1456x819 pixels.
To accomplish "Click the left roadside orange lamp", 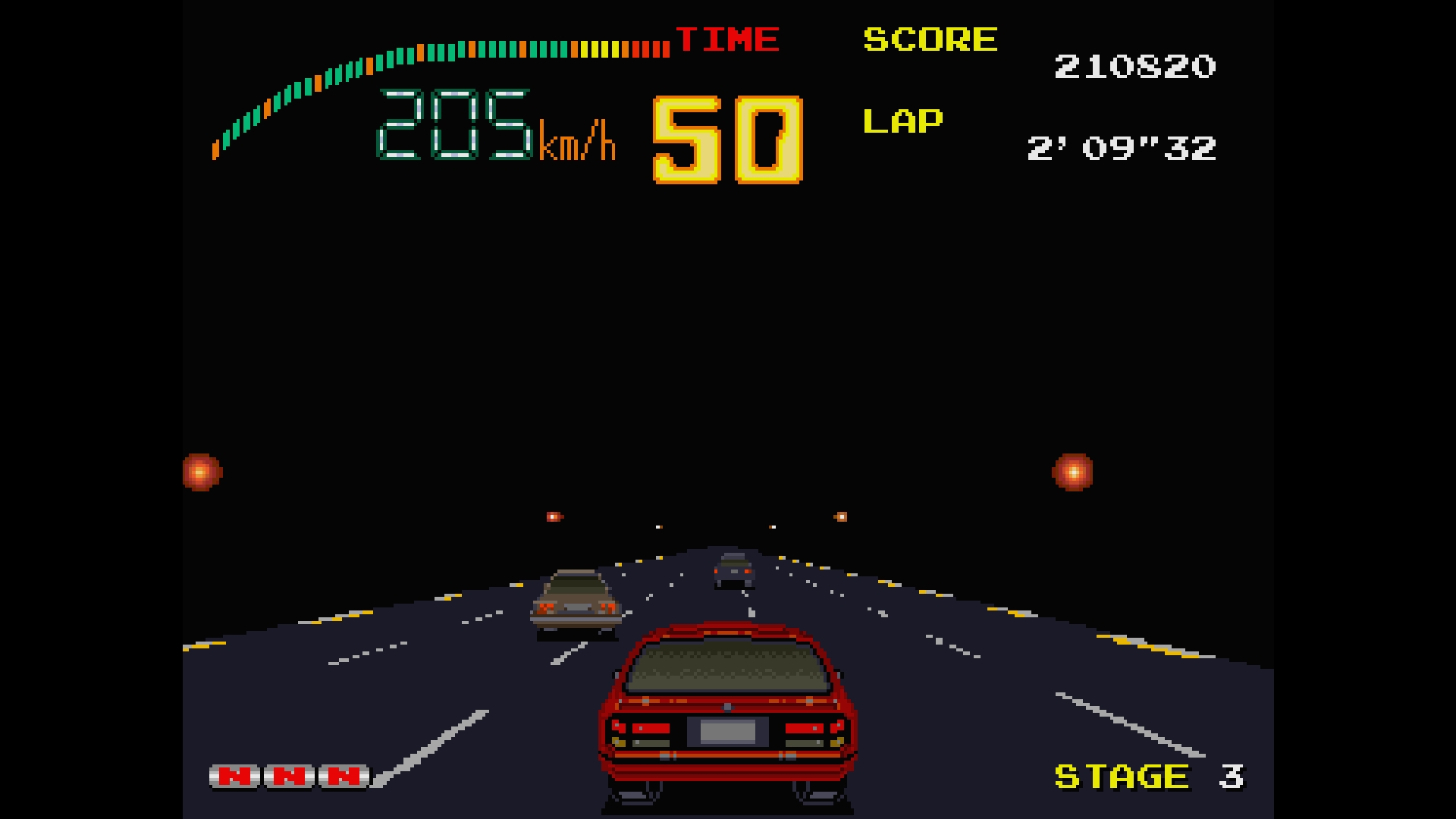I will coord(200,472).
